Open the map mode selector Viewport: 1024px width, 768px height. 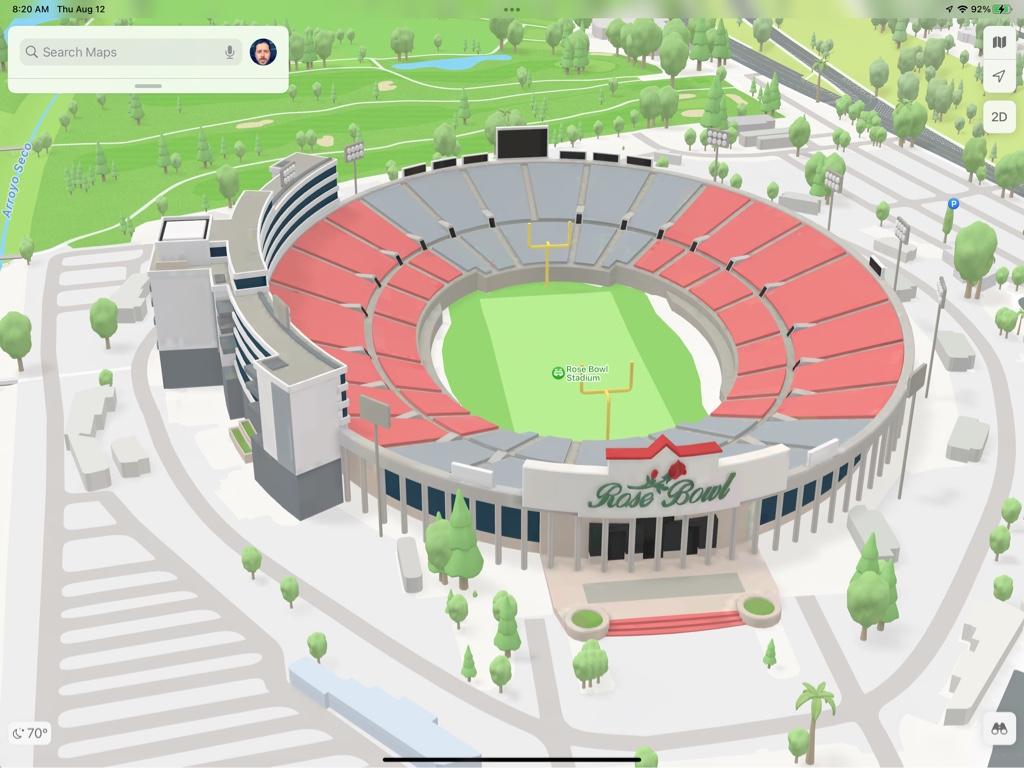[x=999, y=42]
